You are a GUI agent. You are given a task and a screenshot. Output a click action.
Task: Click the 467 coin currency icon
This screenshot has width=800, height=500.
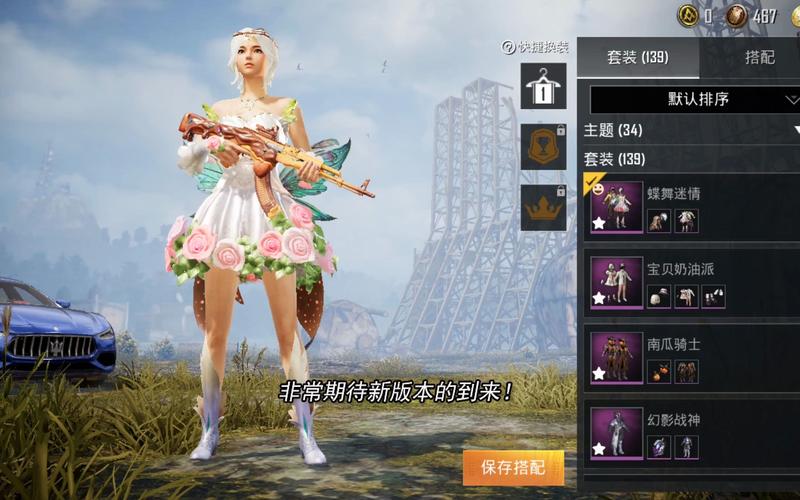point(736,15)
